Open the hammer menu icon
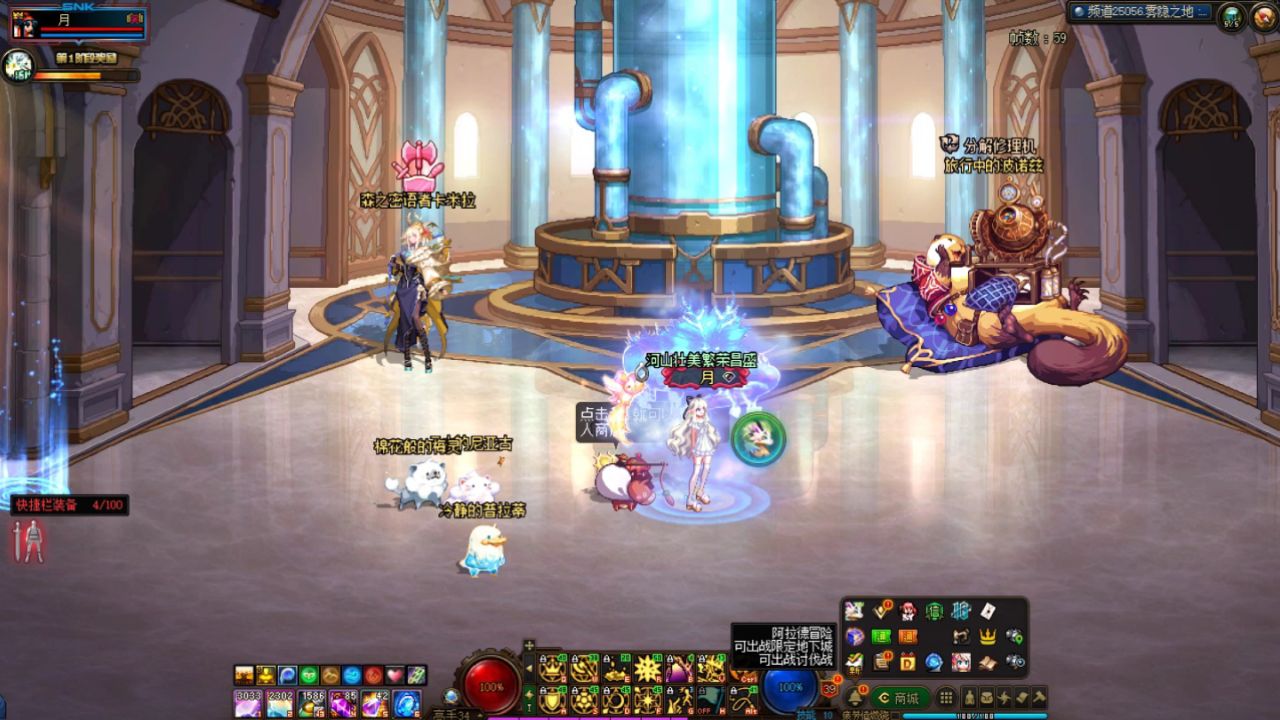Viewport: 1280px width, 720px height. (x=1039, y=698)
